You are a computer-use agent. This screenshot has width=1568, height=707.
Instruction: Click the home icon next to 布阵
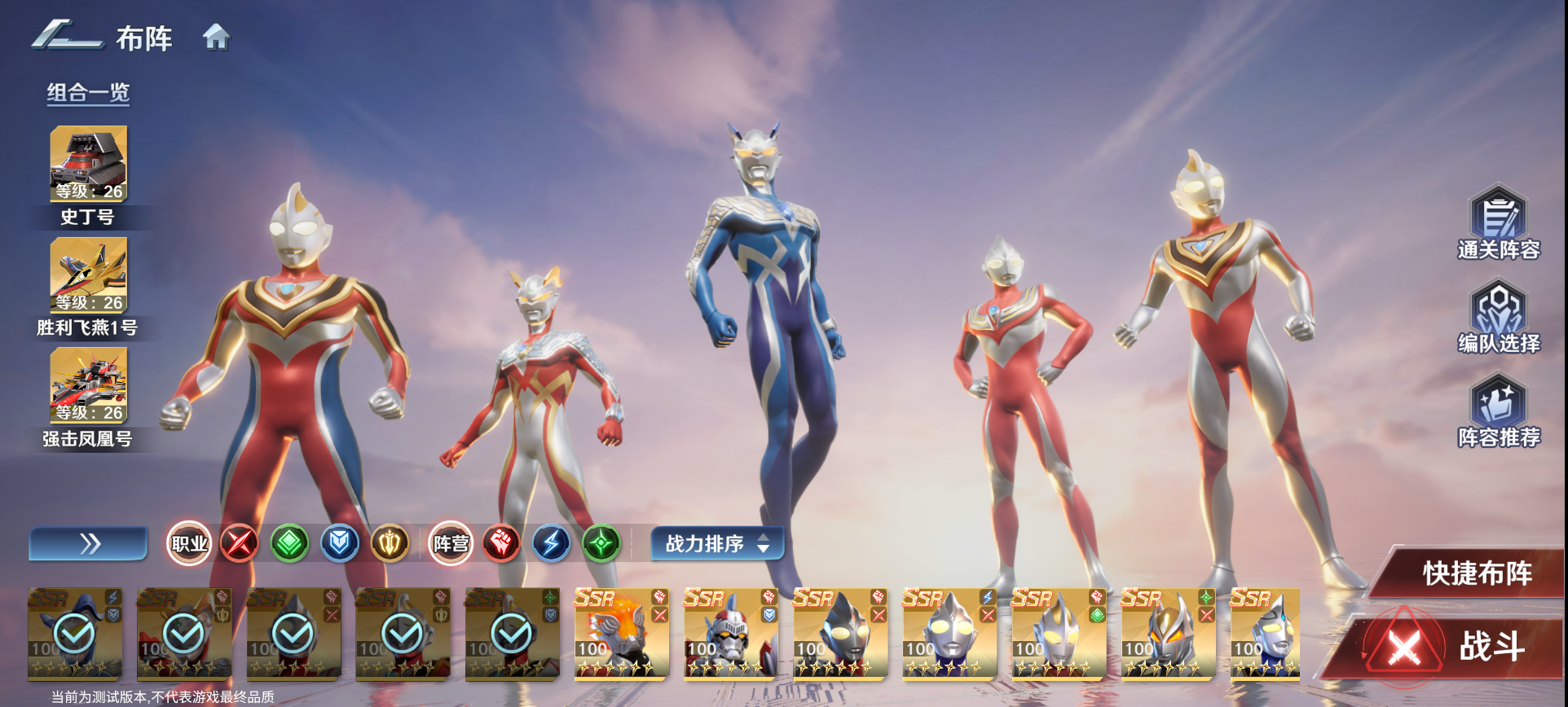(x=217, y=37)
